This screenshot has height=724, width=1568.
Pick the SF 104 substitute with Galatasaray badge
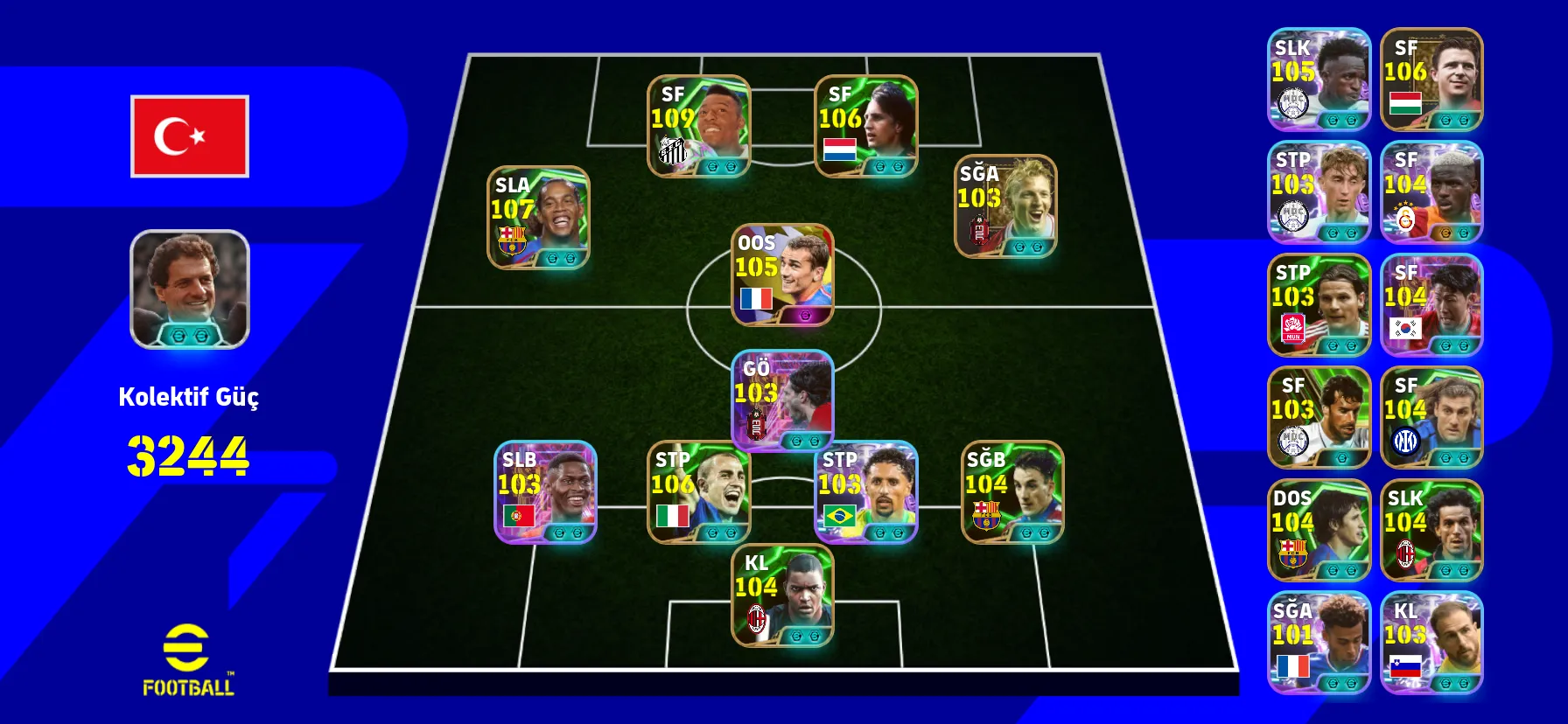point(1431,192)
